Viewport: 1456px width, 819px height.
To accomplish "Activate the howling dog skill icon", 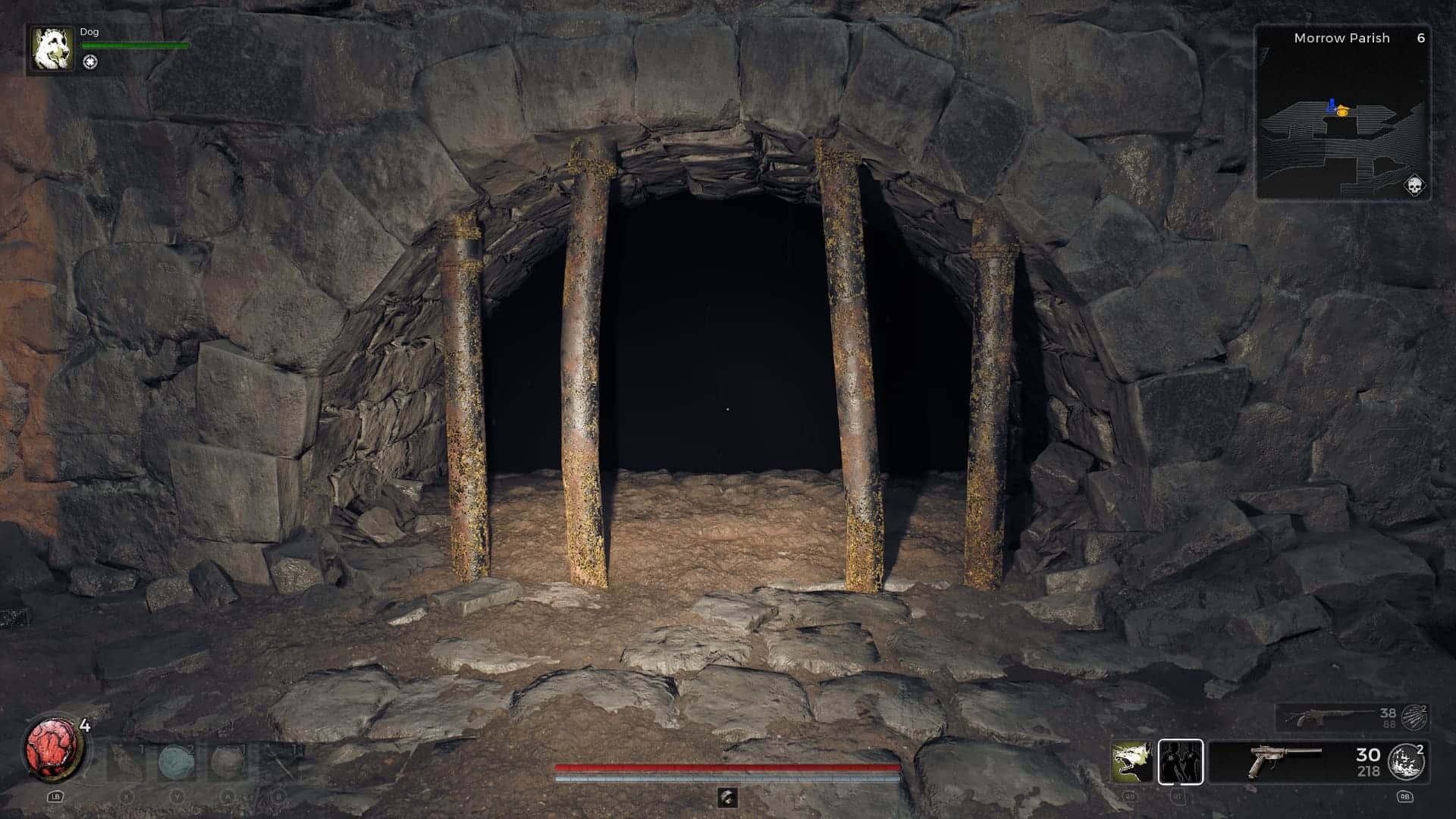I will pos(1131,761).
